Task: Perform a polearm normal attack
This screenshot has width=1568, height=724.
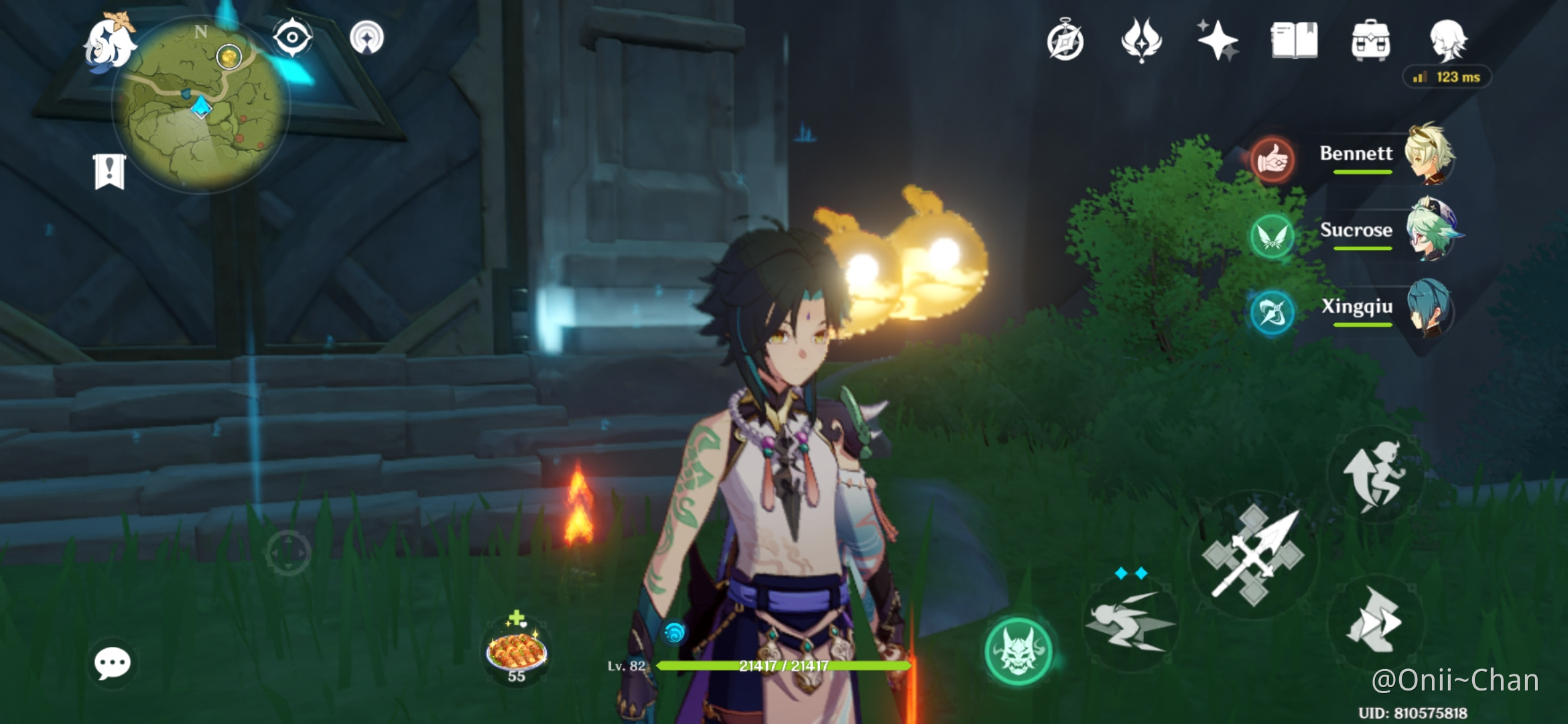Action: 1253,555
